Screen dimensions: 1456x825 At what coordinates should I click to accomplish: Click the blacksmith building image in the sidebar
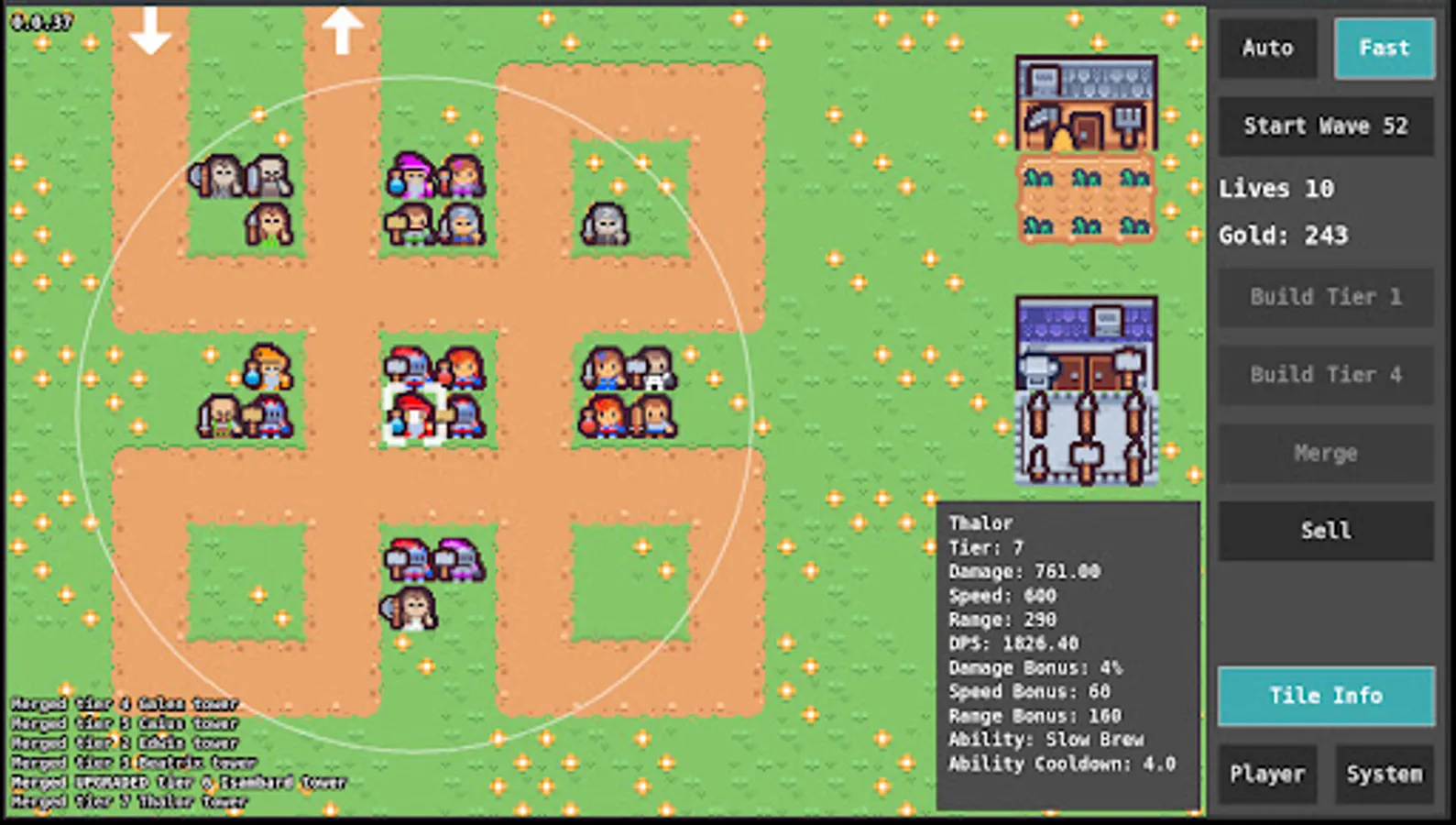tap(1086, 385)
